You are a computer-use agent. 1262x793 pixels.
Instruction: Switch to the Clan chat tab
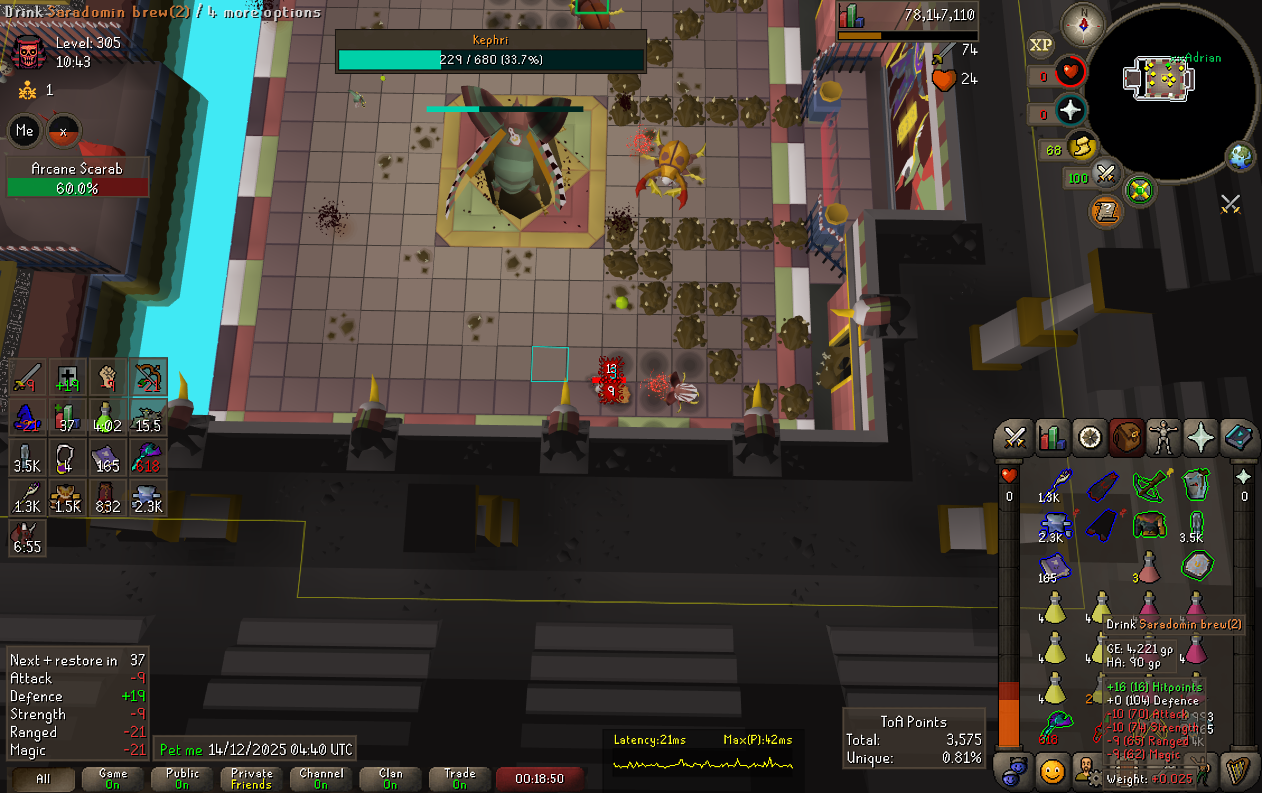tap(391, 778)
